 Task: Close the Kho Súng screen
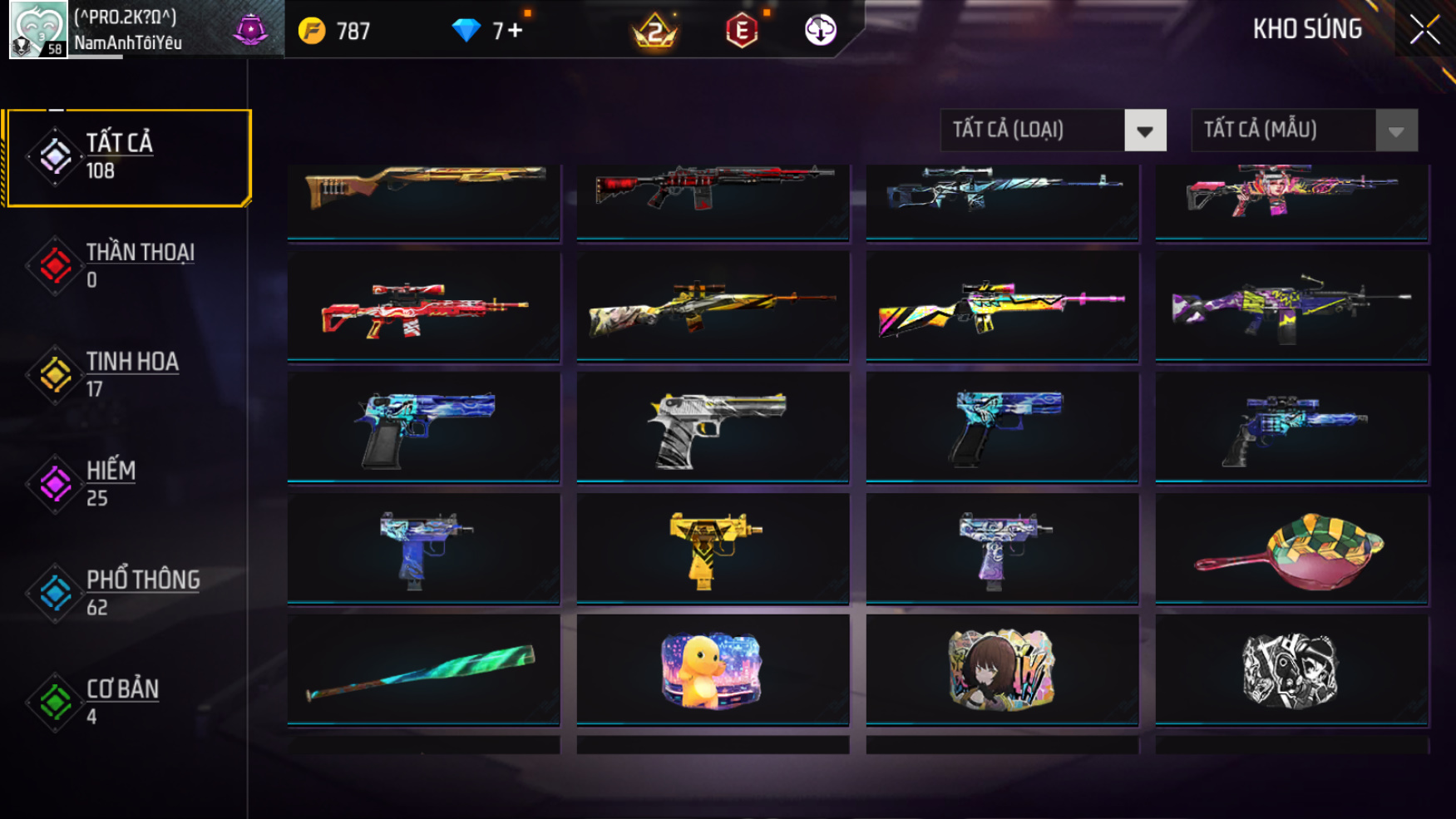[1424, 30]
